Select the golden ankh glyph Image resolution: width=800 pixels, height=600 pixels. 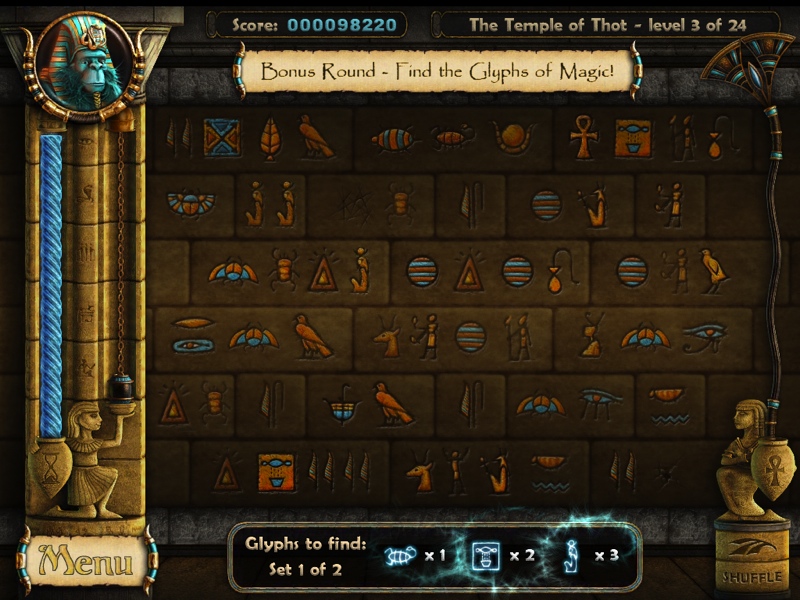pos(582,138)
